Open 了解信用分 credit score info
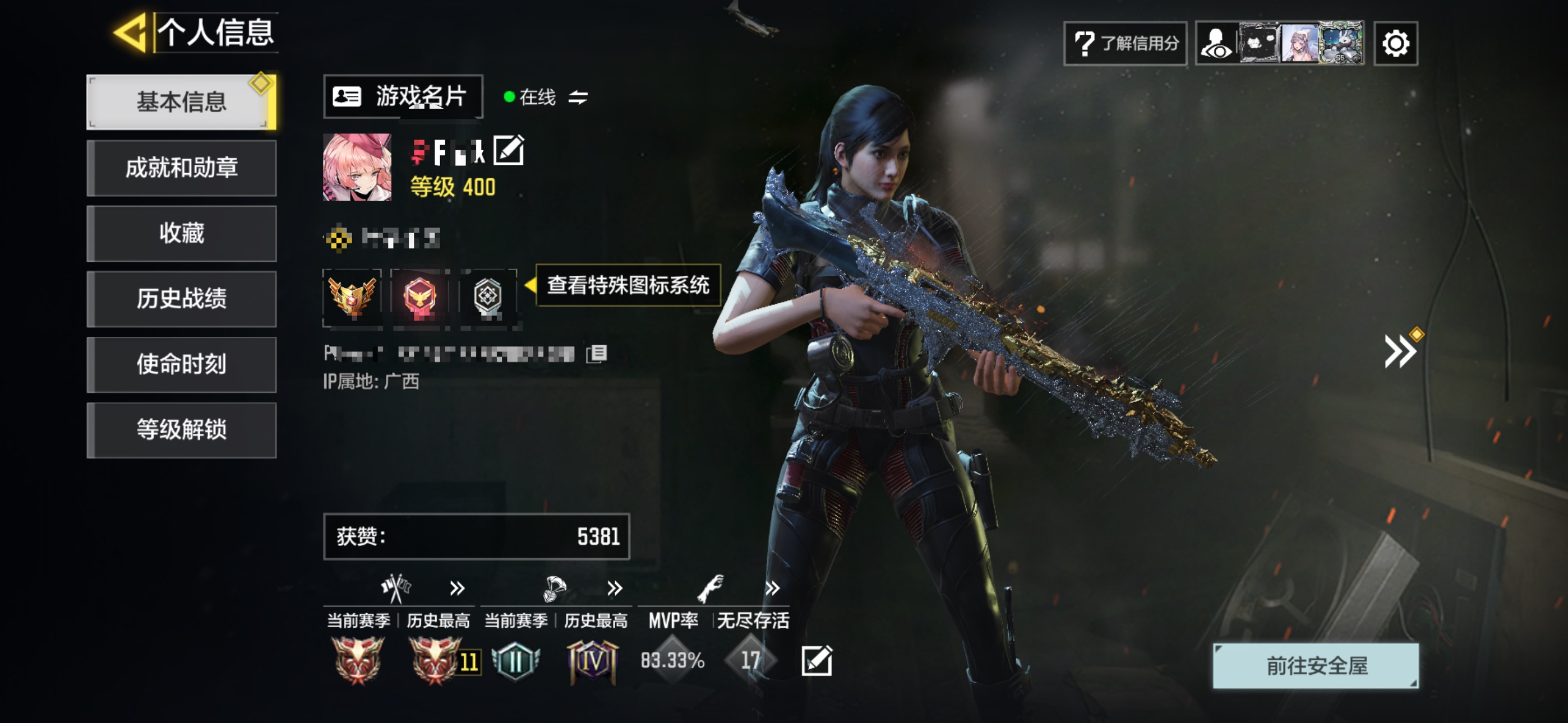Image resolution: width=1568 pixels, height=723 pixels. 1125,43
